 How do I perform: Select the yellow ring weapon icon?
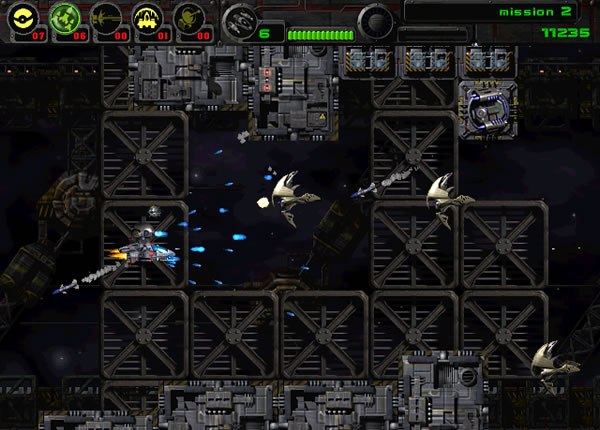[x=25, y=17]
